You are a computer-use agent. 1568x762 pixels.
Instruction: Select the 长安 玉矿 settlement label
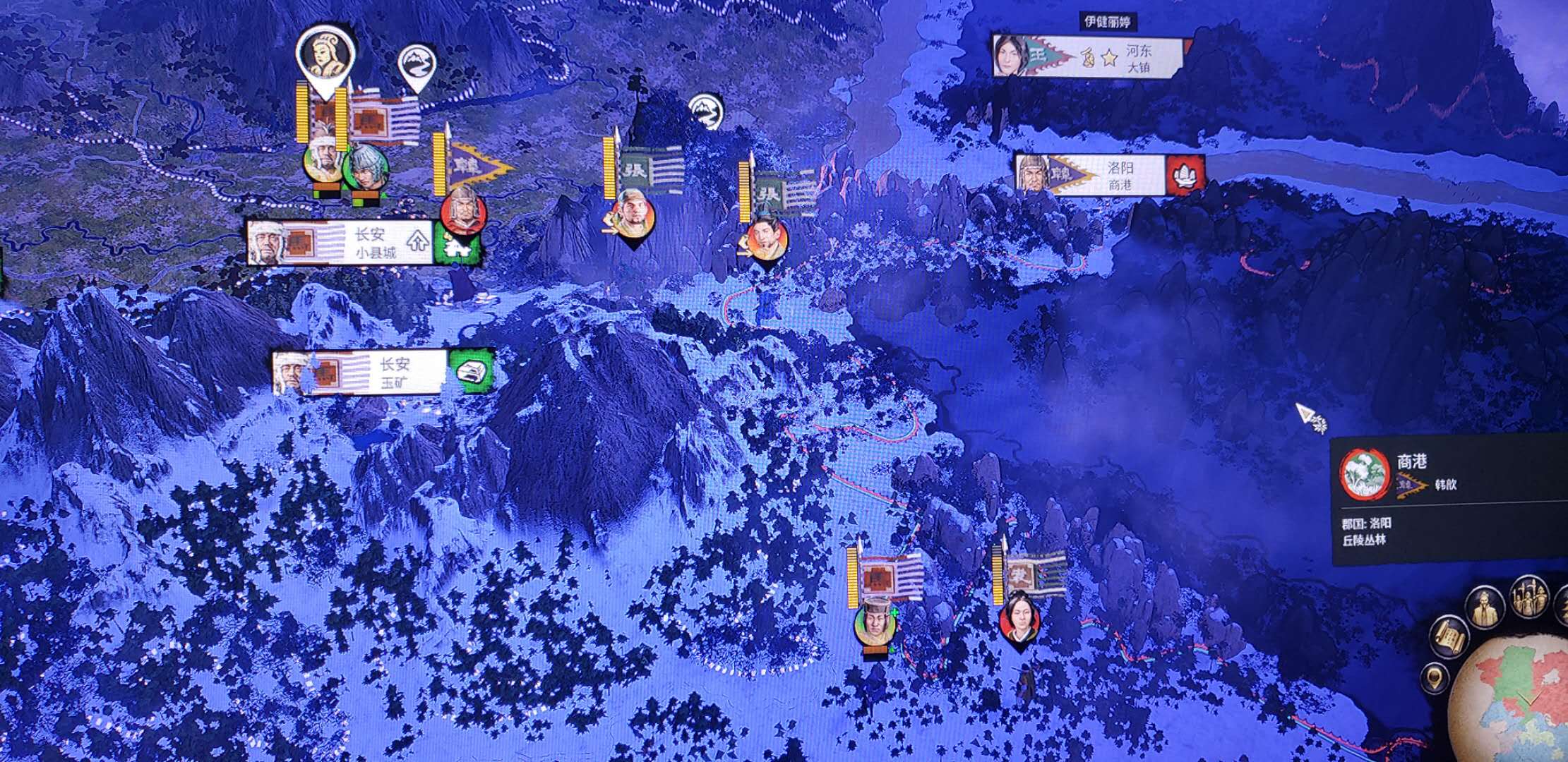360,372
